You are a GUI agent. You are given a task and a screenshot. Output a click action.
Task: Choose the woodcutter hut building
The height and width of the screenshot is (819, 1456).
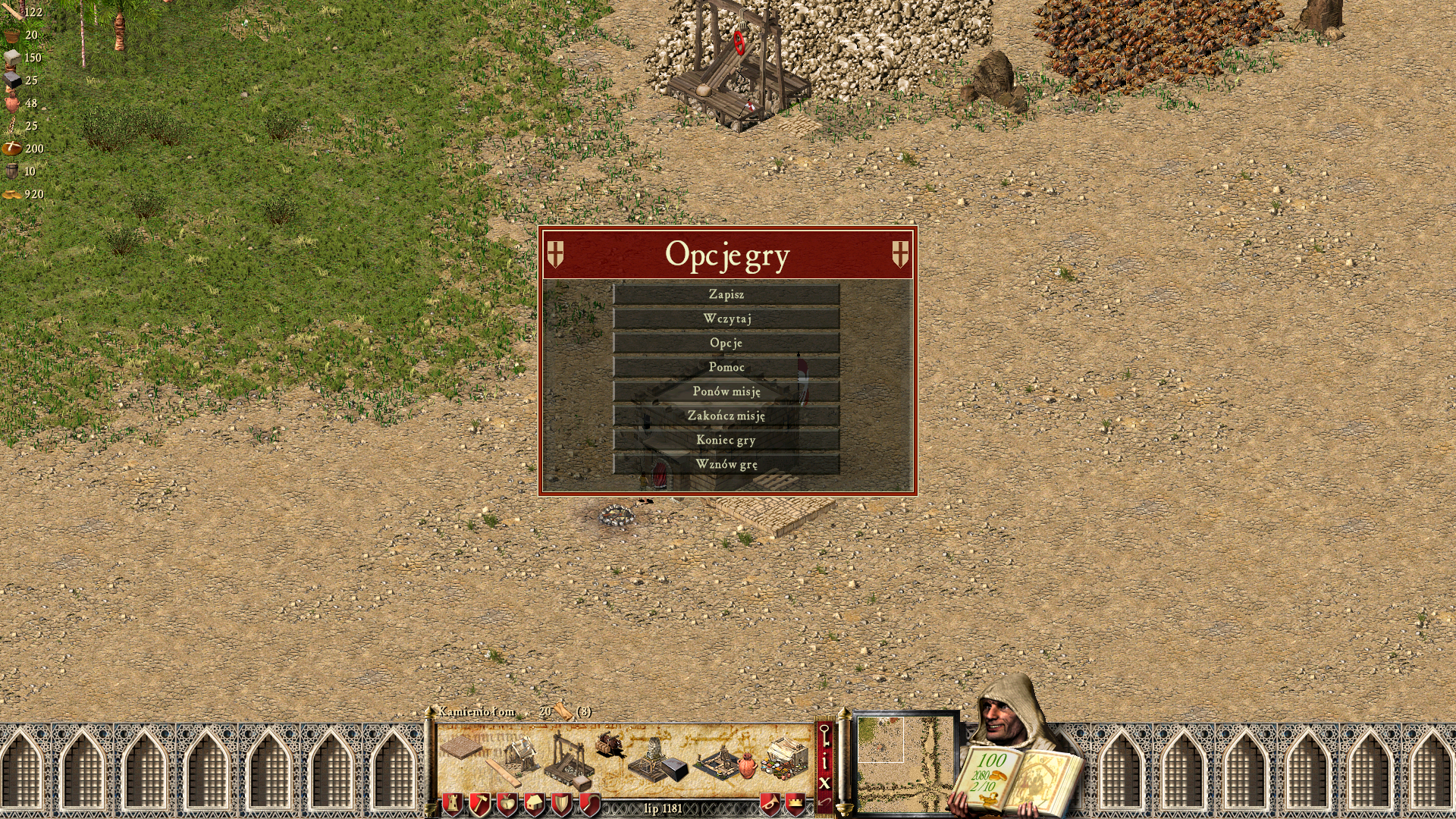[518, 755]
